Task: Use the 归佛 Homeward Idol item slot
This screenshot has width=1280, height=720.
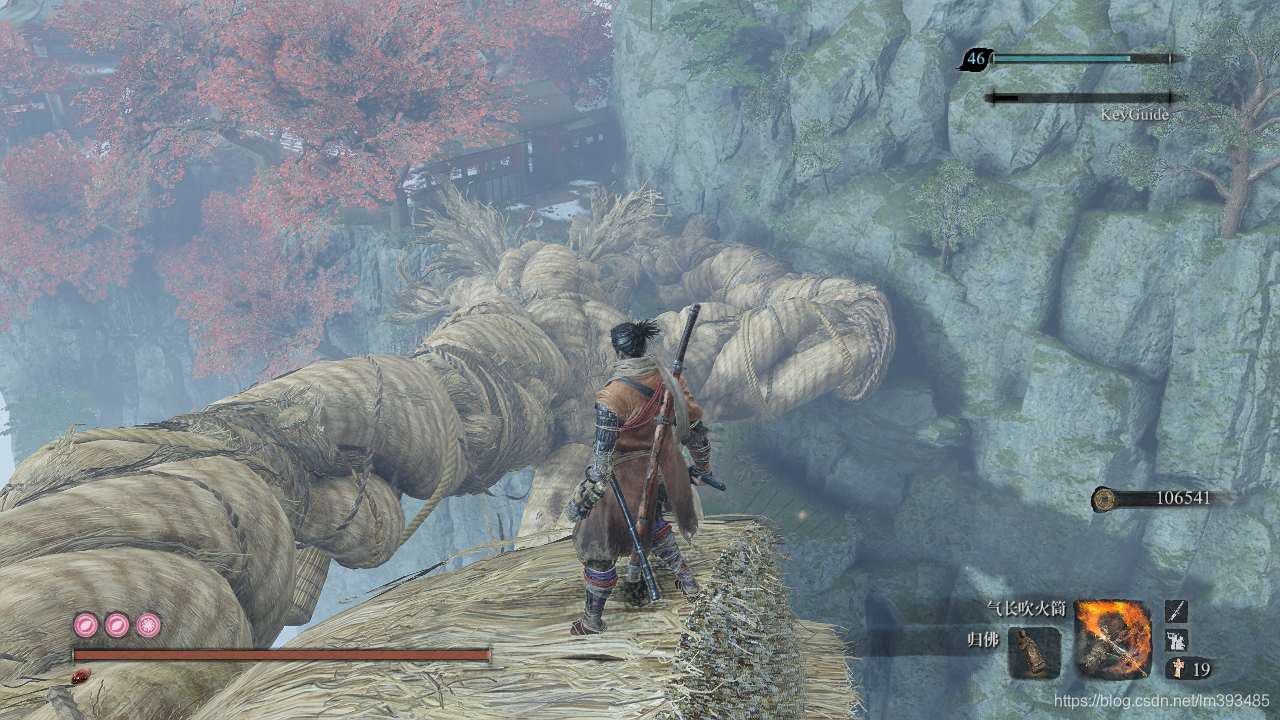Action: (1034, 652)
